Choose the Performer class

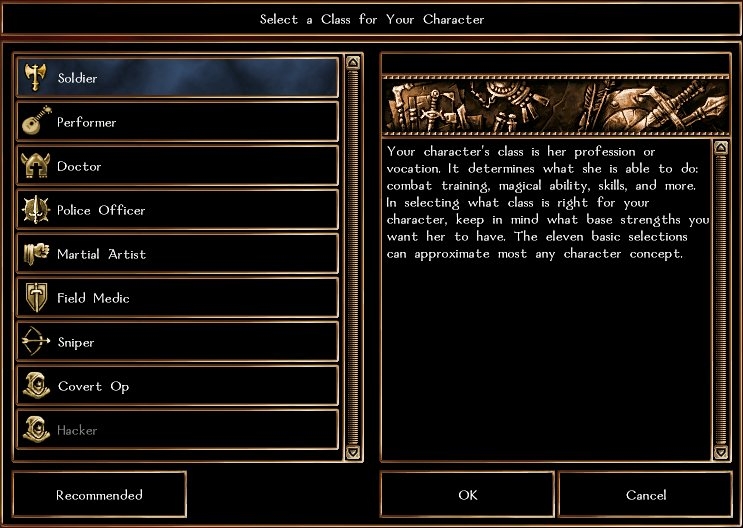pyautogui.click(x=178, y=122)
